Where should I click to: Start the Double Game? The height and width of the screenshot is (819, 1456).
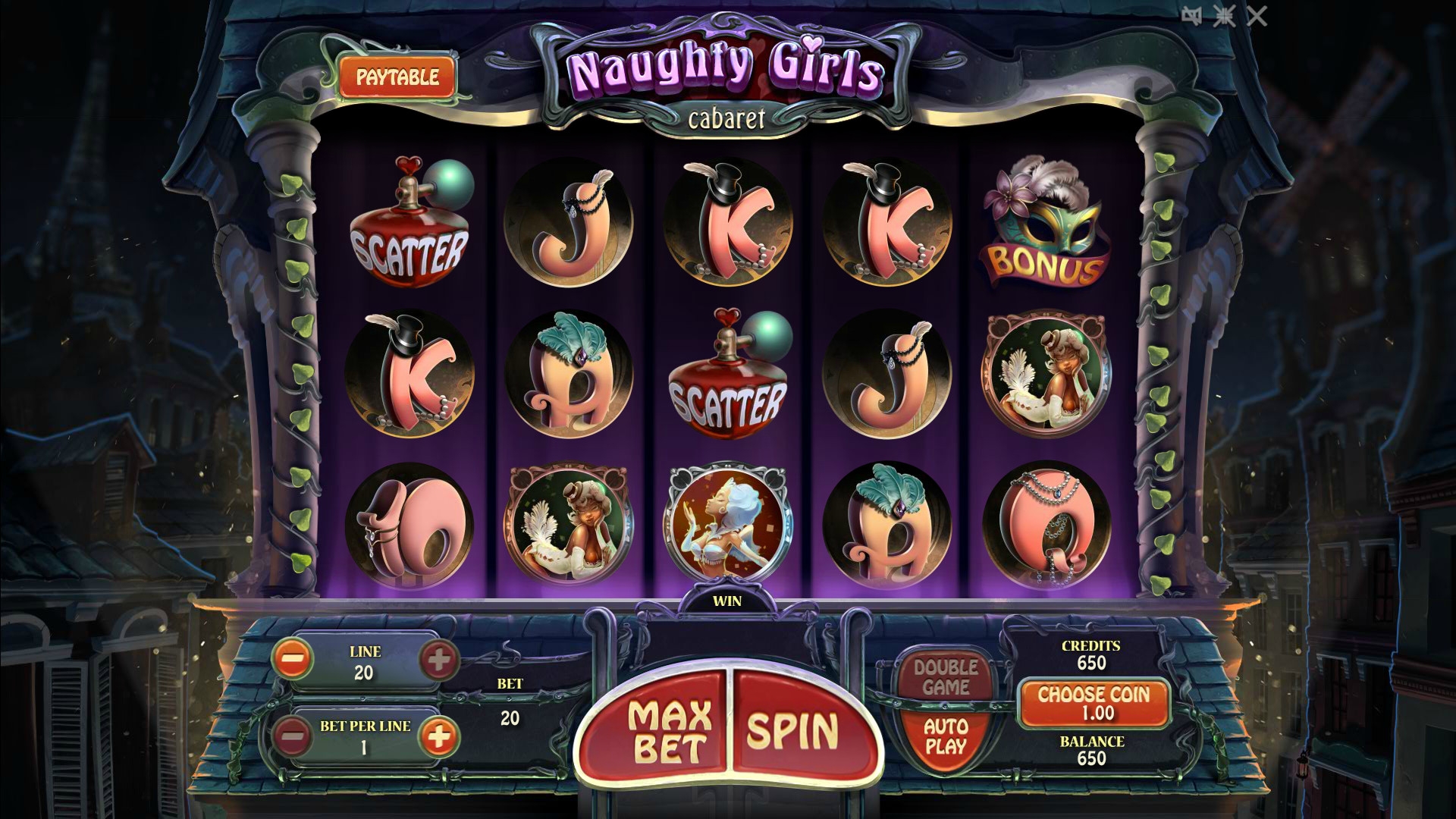[946, 677]
